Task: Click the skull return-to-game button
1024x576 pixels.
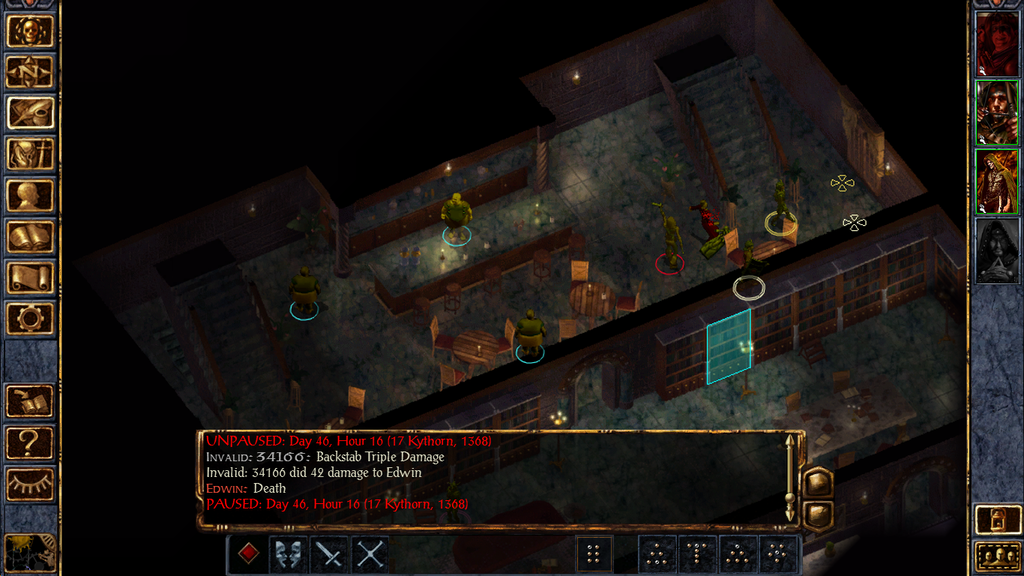Action: coord(30,31)
